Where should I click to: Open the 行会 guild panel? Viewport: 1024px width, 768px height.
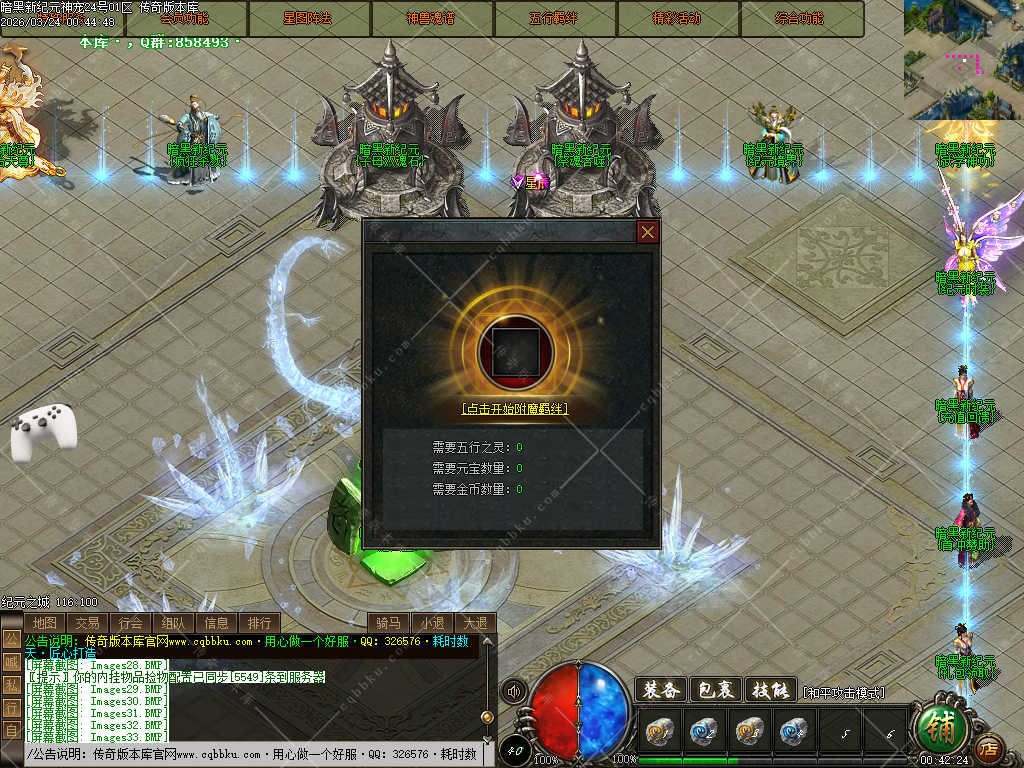pyautogui.click(x=130, y=623)
